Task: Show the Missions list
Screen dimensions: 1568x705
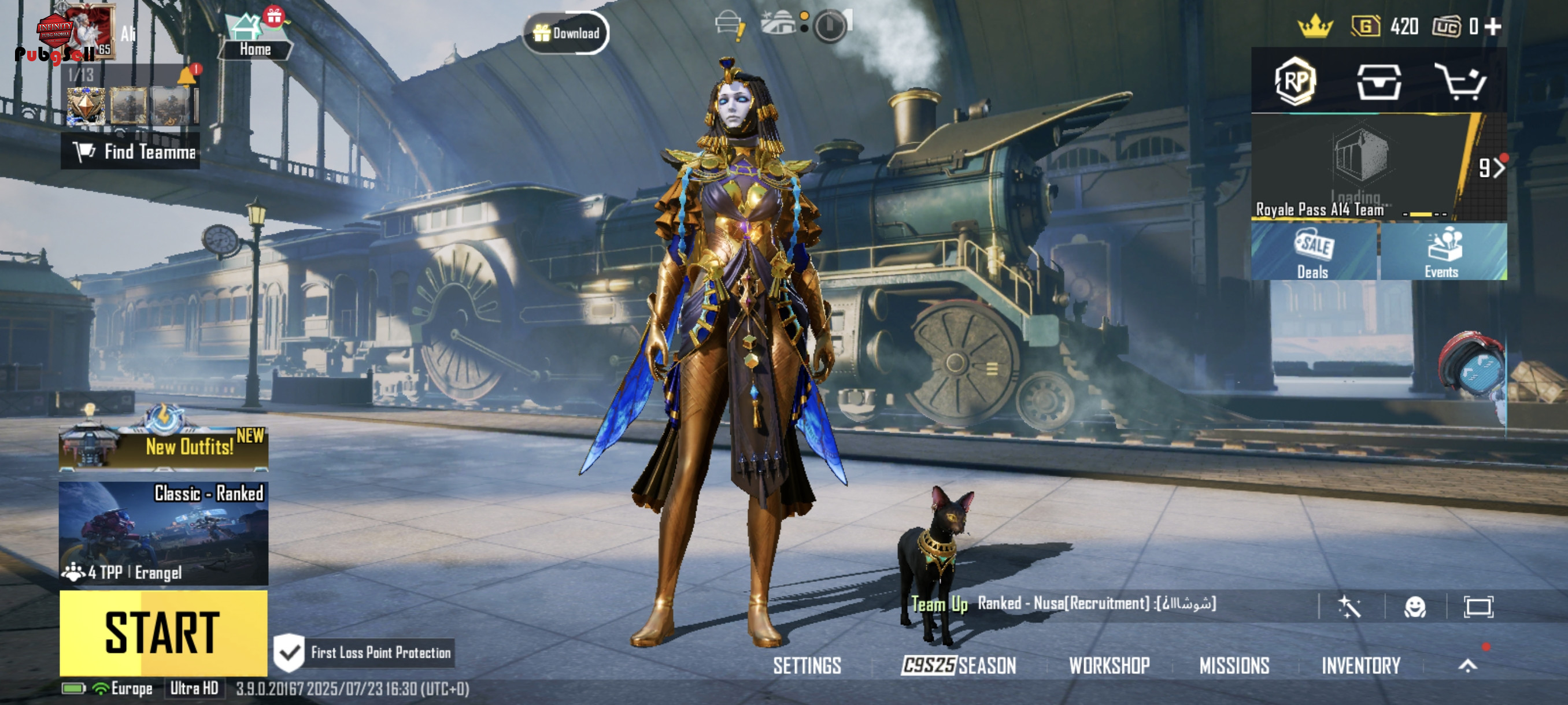Action: click(1234, 666)
